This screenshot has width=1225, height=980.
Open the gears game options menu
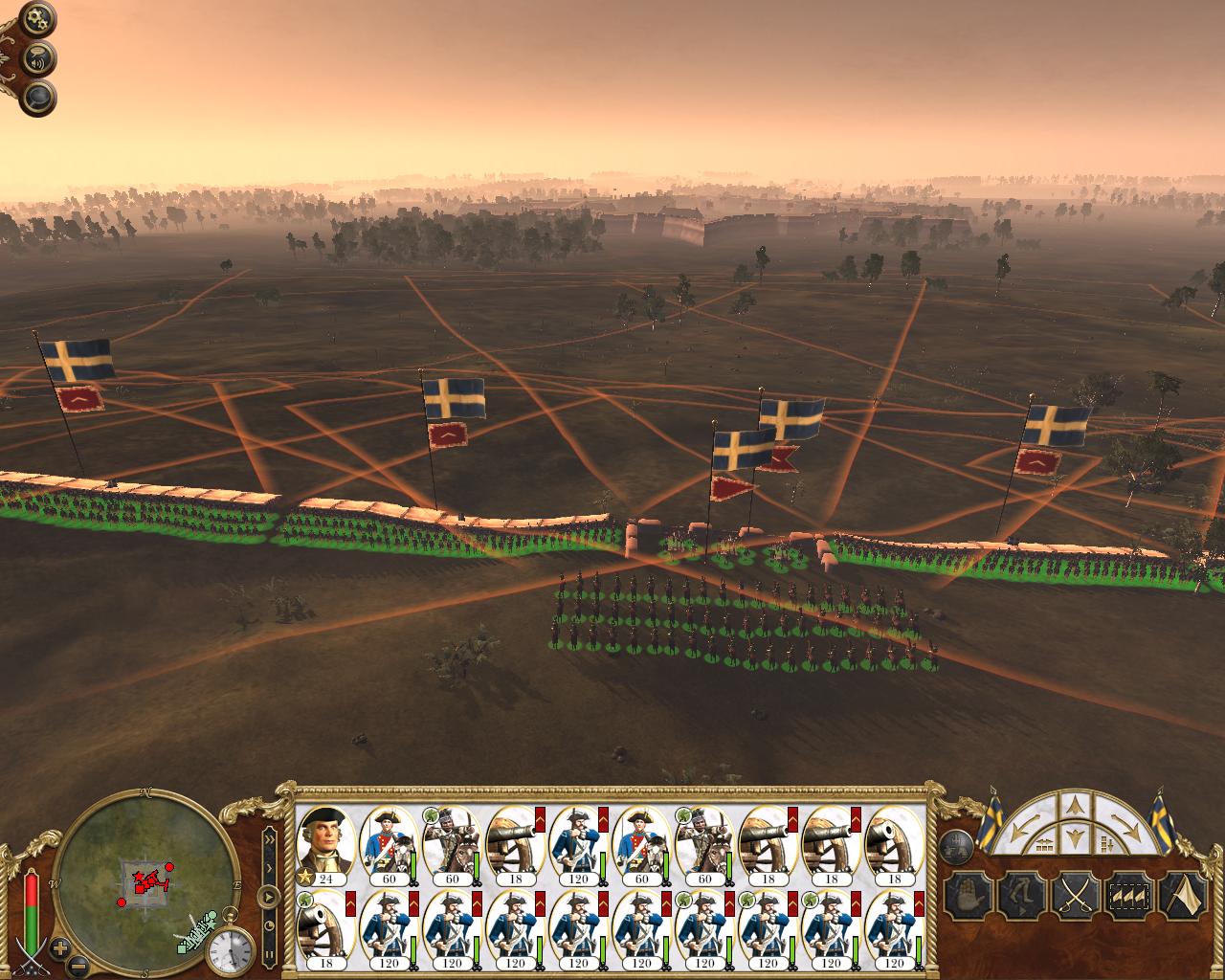39,17
